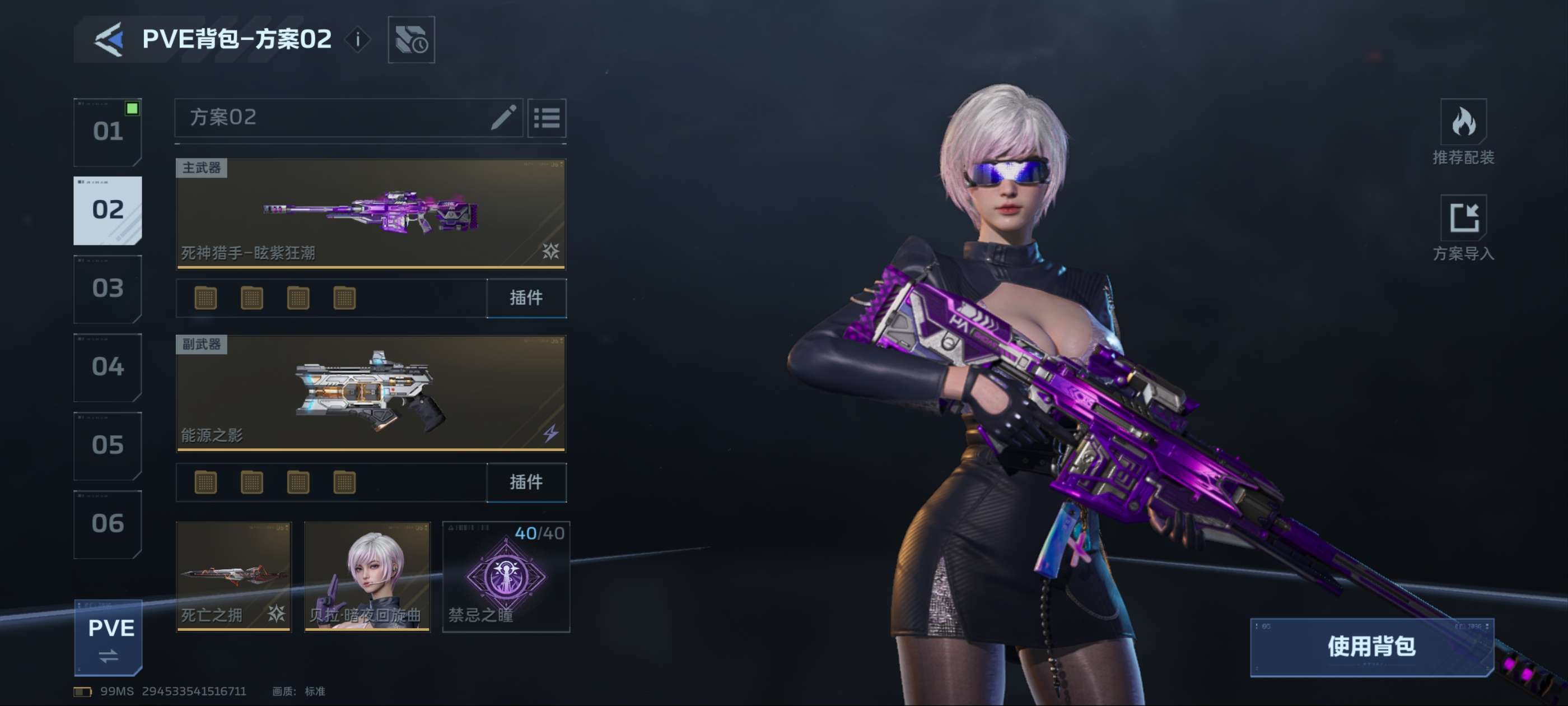Select loadout tab 02

(x=108, y=210)
